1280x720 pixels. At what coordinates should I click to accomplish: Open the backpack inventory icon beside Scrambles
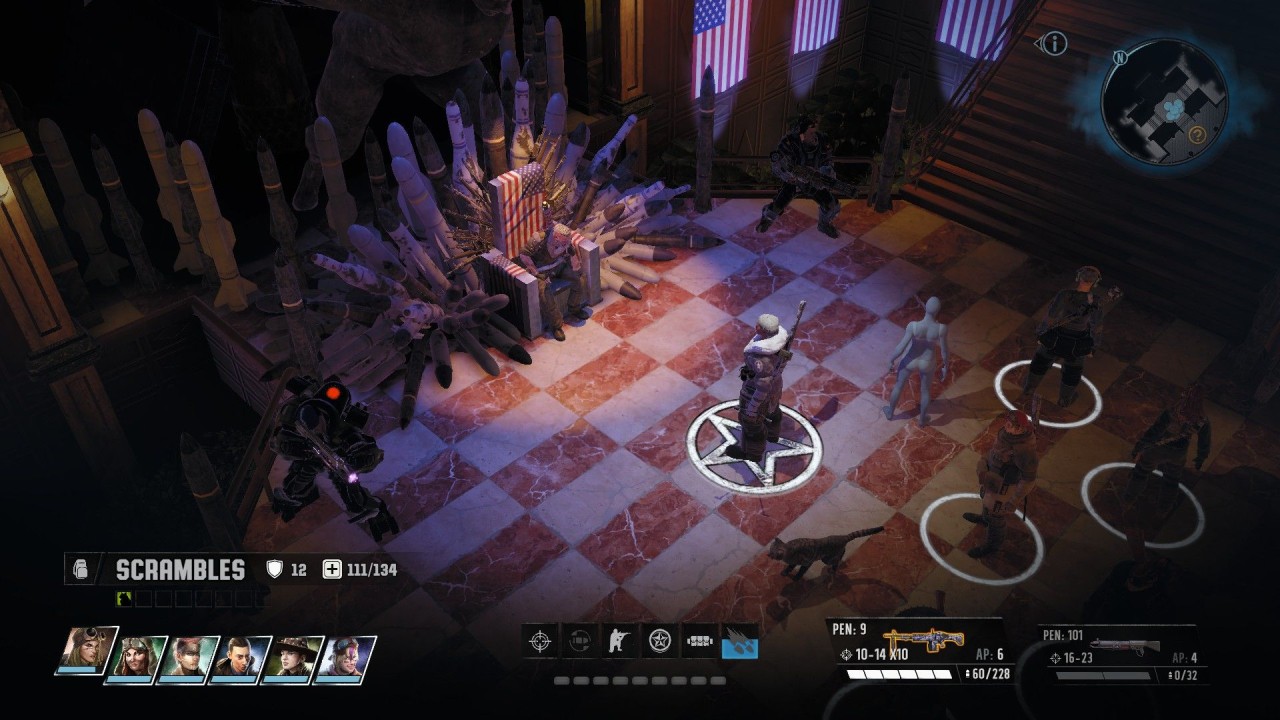click(x=82, y=570)
